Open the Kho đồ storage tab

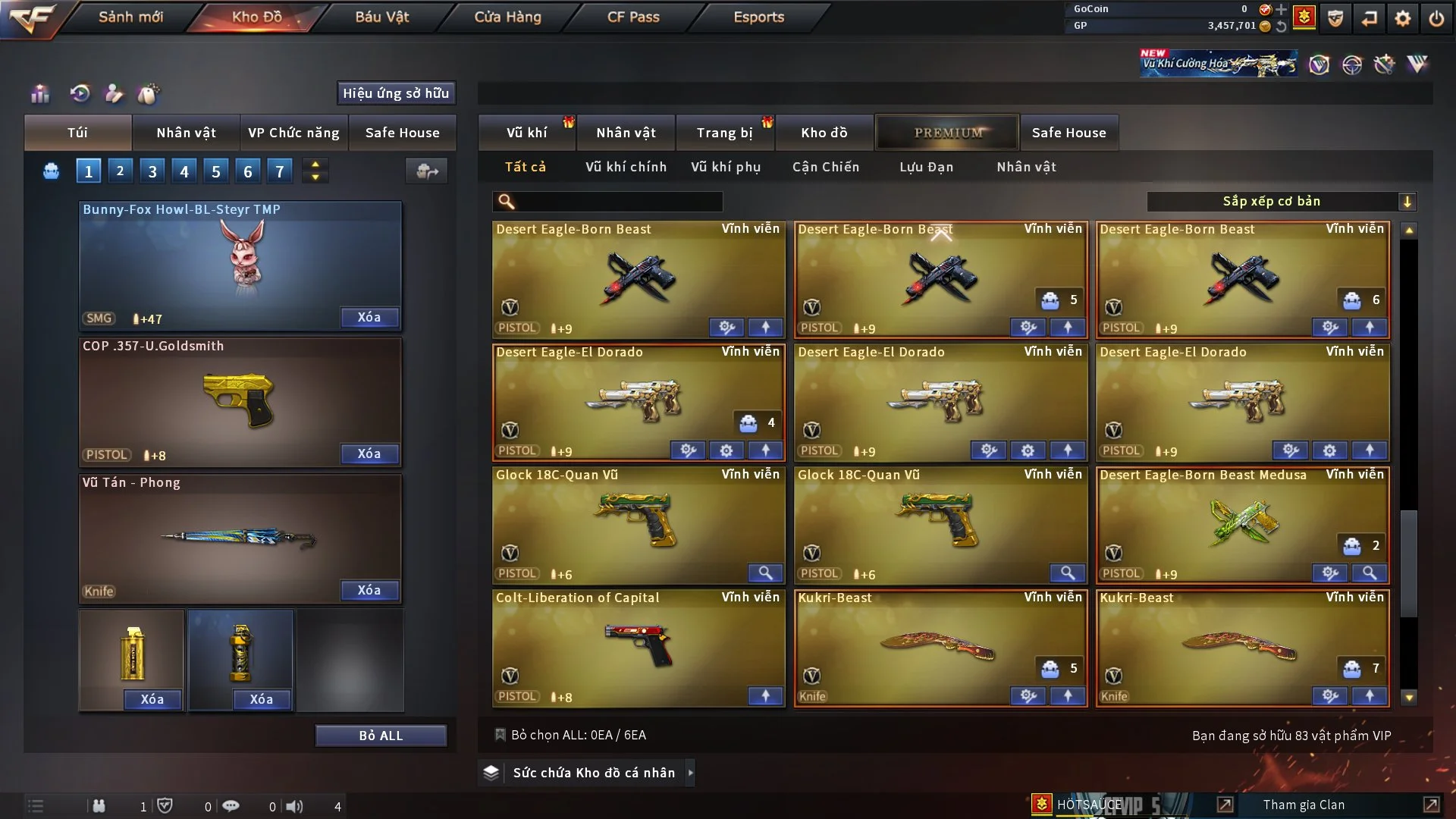click(824, 133)
